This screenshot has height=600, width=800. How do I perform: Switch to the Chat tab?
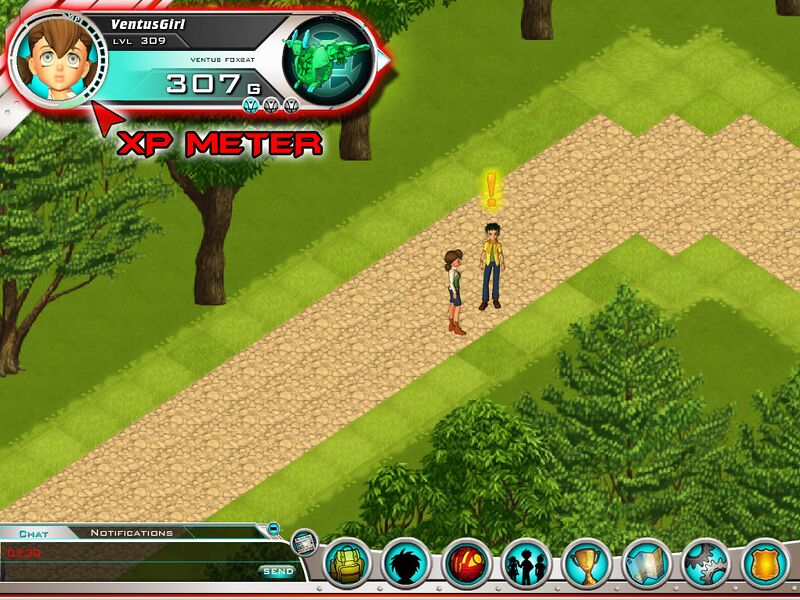click(x=34, y=534)
